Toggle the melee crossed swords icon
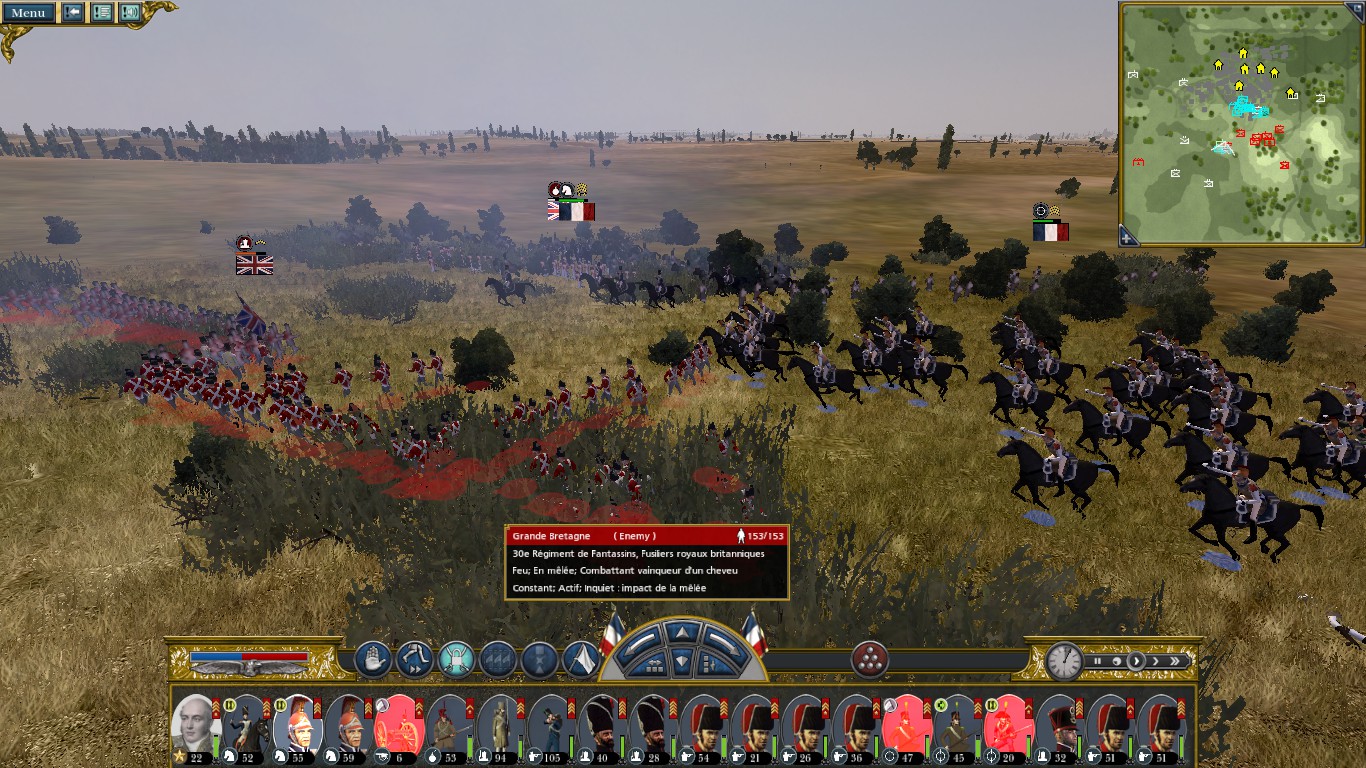 pos(456,660)
